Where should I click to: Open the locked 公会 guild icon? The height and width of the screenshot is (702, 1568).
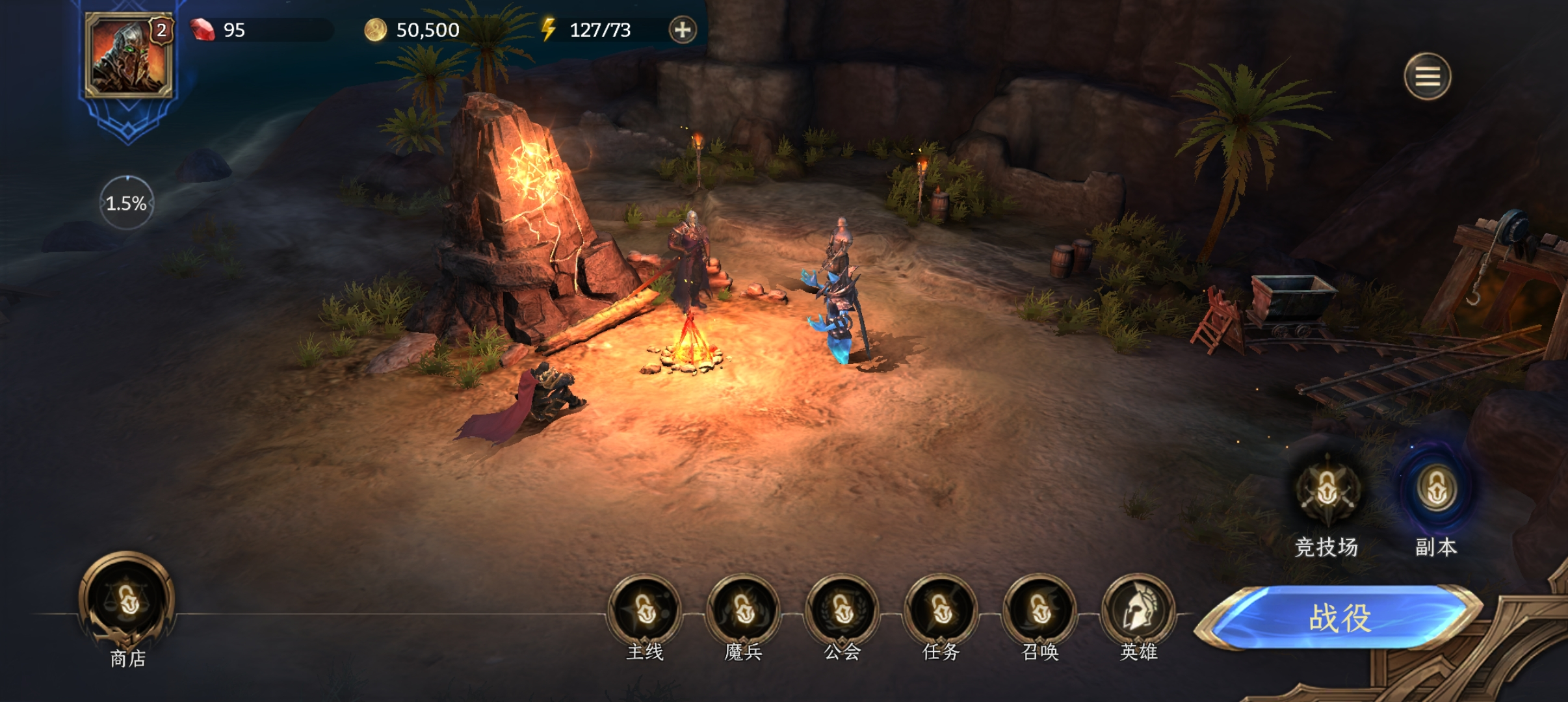pos(843,611)
